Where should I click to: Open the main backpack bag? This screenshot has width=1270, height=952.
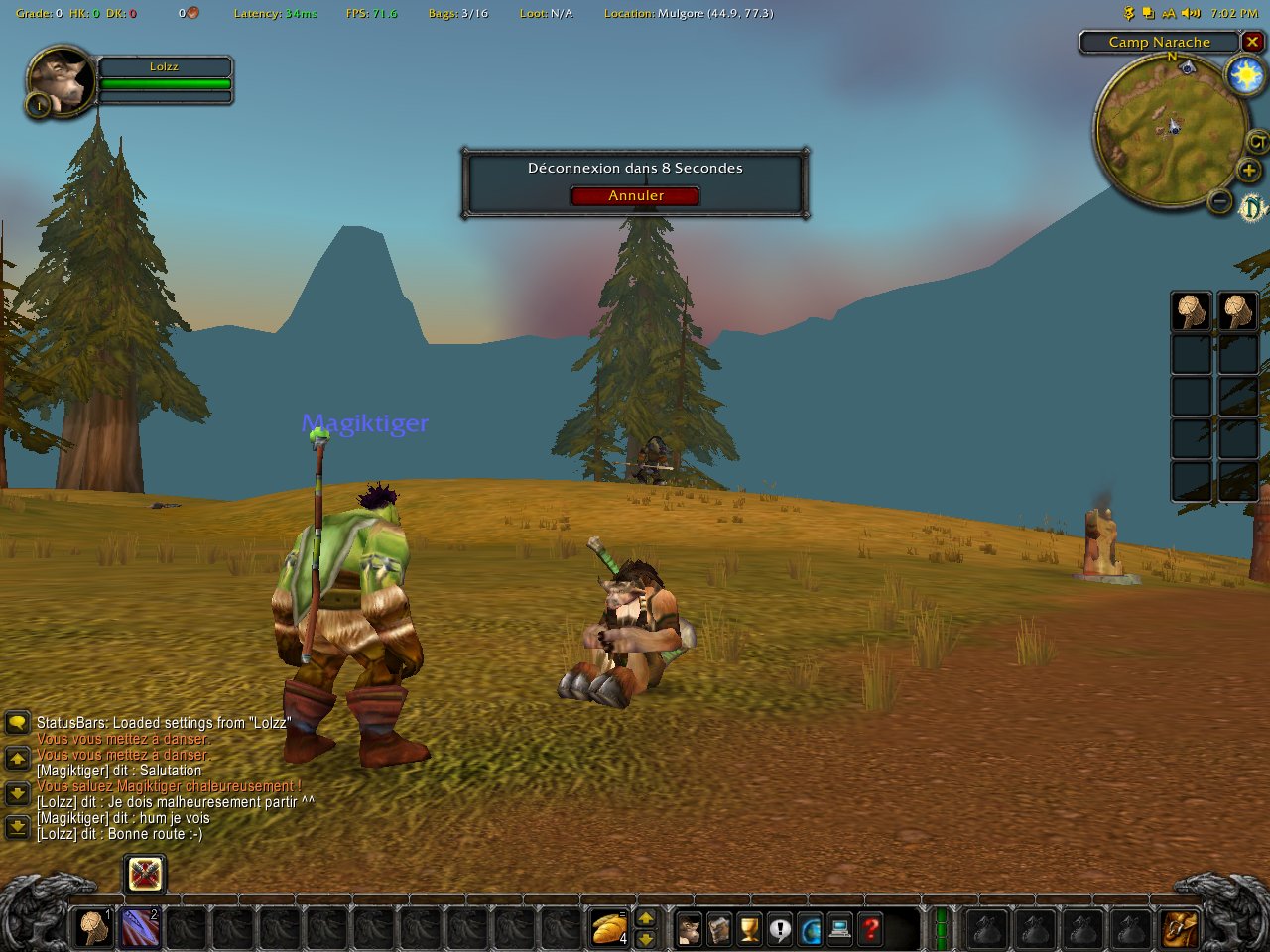(x=1180, y=929)
